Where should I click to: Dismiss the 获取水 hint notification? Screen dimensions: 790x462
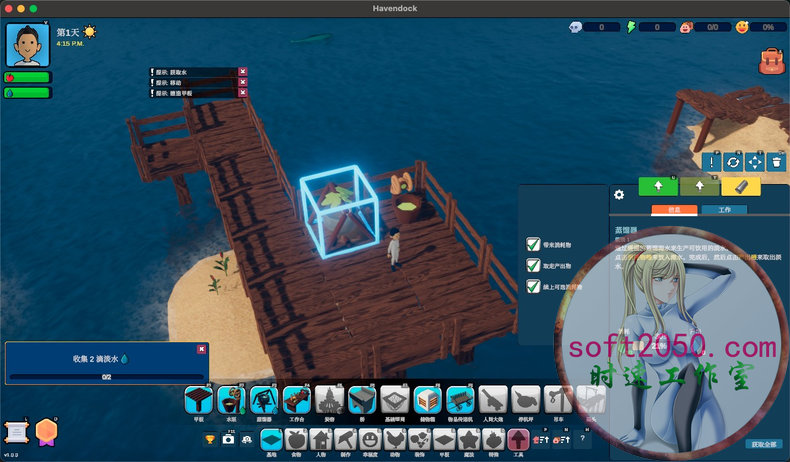point(243,71)
